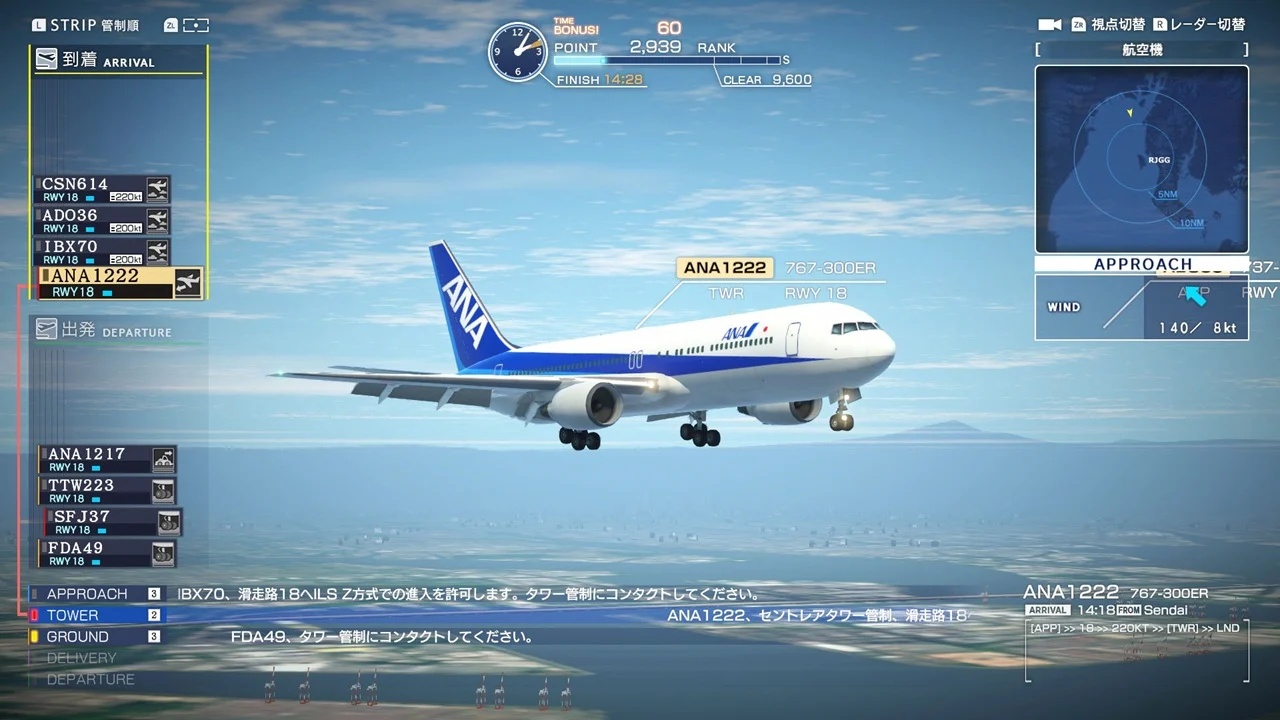
Task: Toggle the GROUND channel
Action: click(x=75, y=636)
